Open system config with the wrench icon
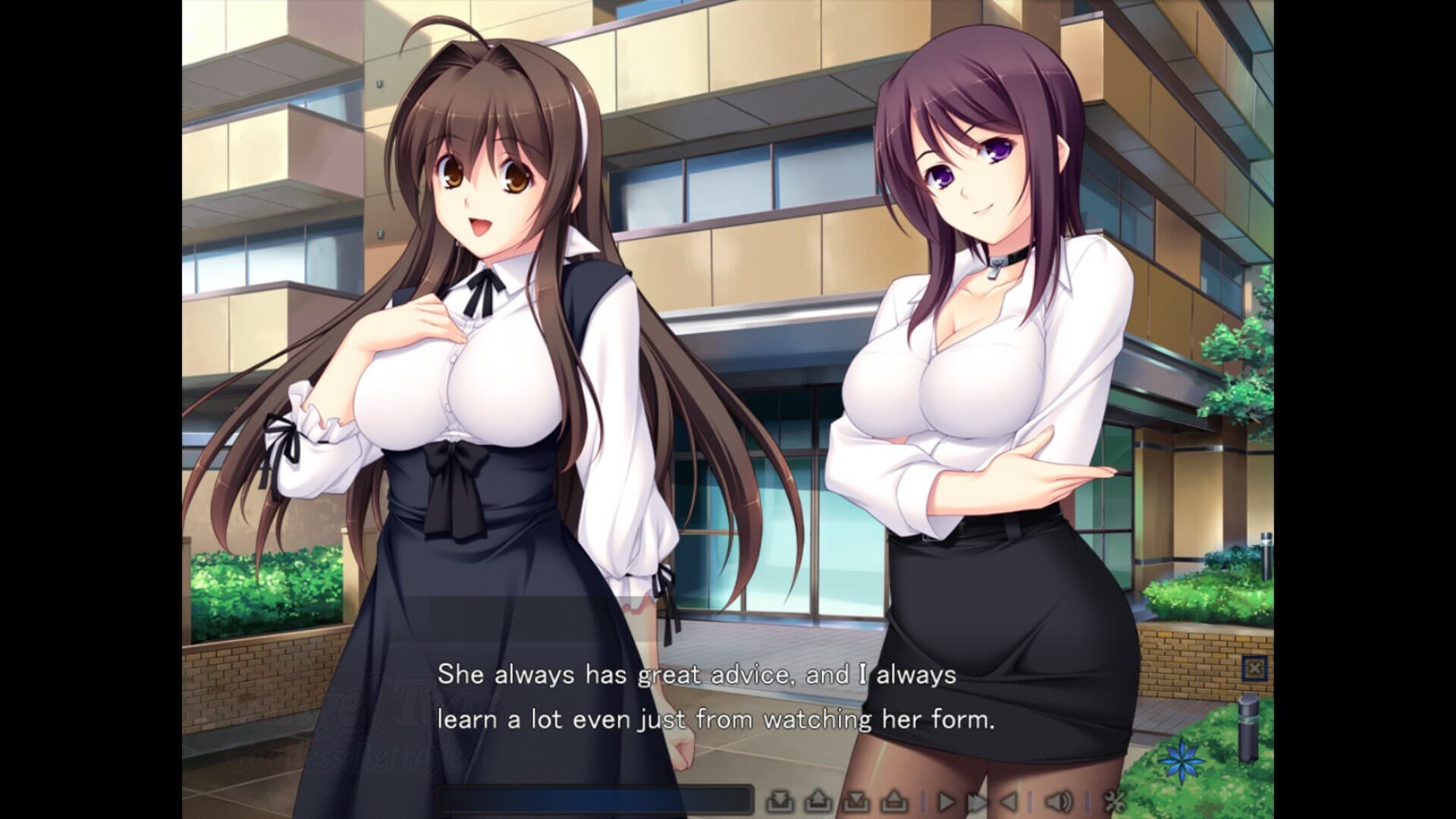 1113,802
